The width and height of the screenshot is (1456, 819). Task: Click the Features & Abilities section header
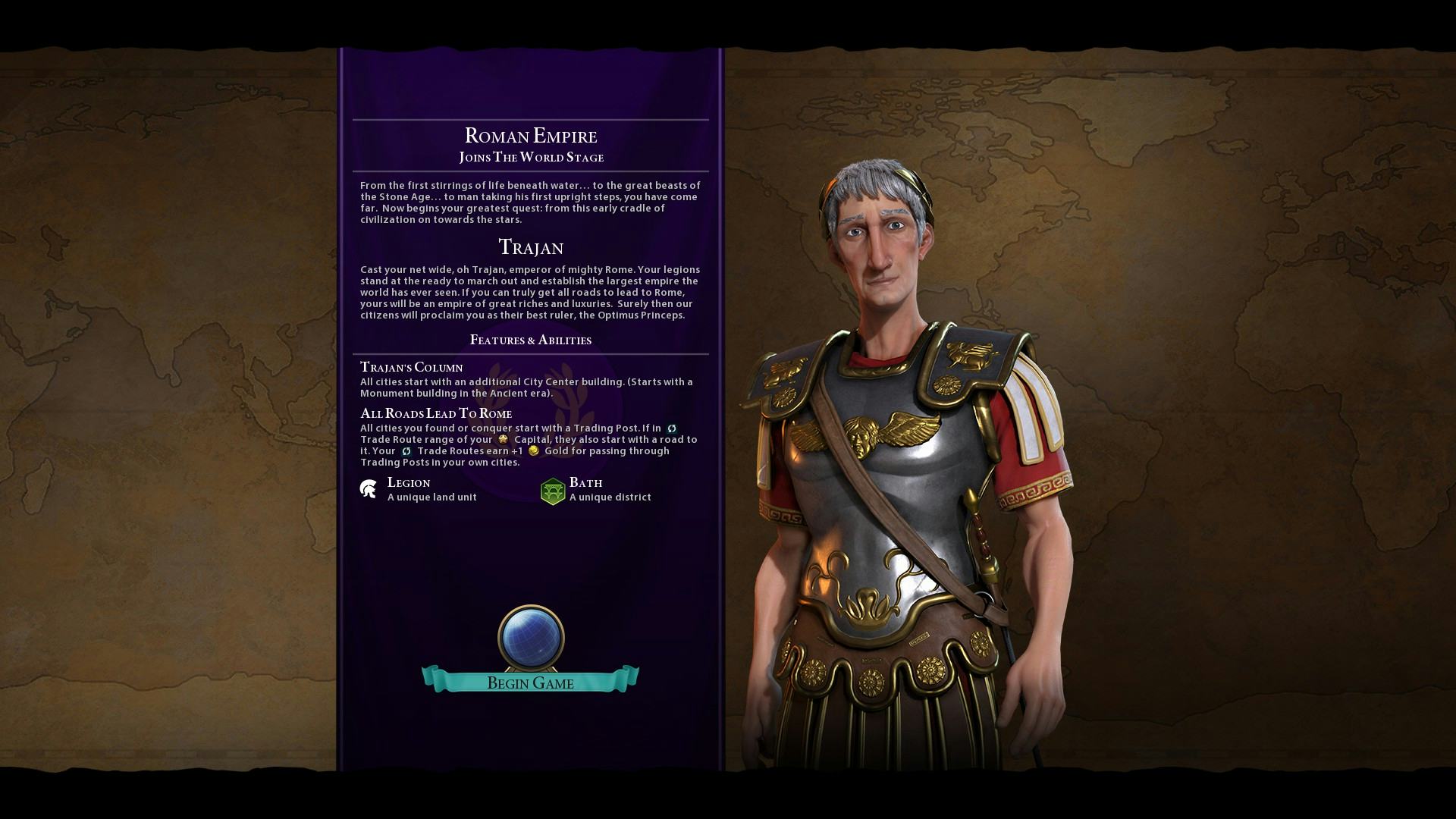[531, 340]
